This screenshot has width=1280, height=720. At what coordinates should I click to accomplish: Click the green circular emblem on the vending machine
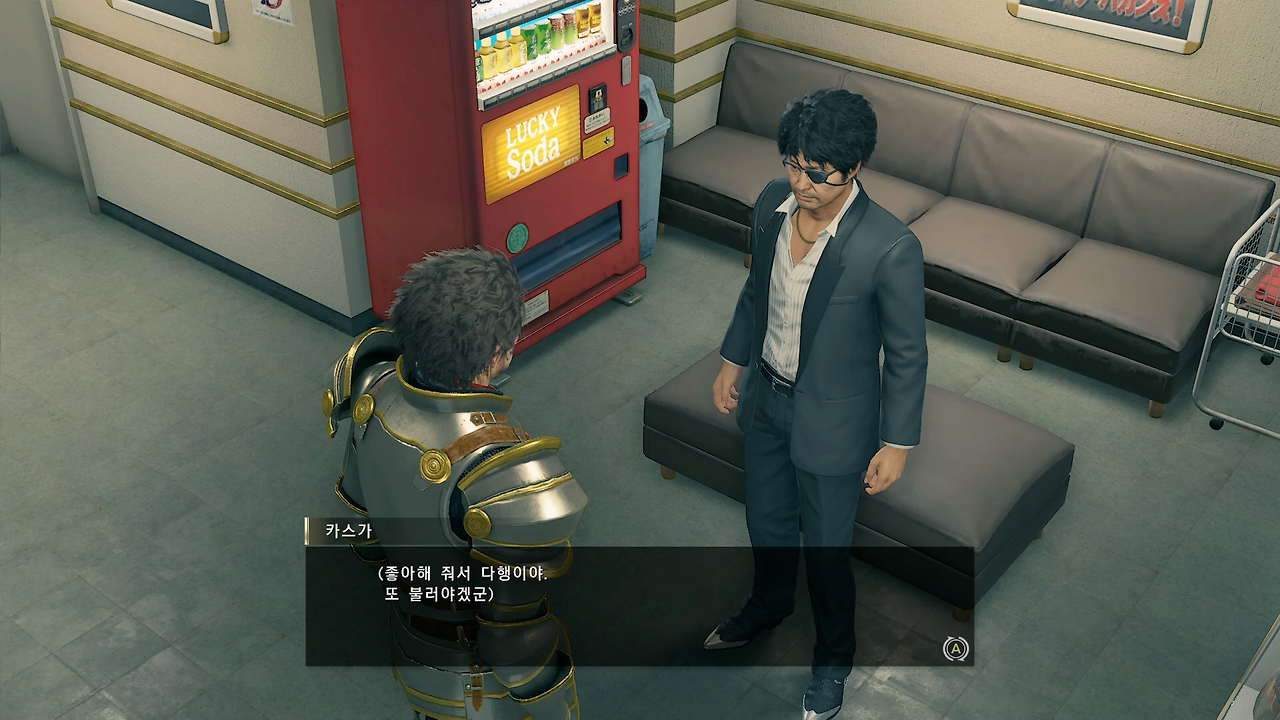(516, 240)
